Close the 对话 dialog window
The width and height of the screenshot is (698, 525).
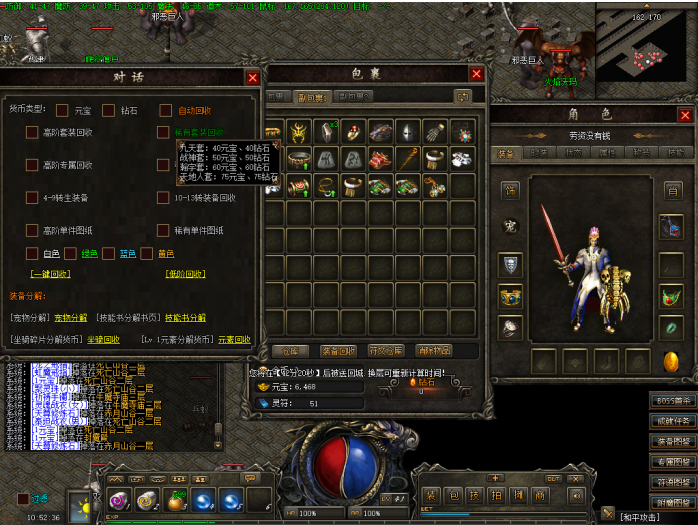tap(252, 77)
